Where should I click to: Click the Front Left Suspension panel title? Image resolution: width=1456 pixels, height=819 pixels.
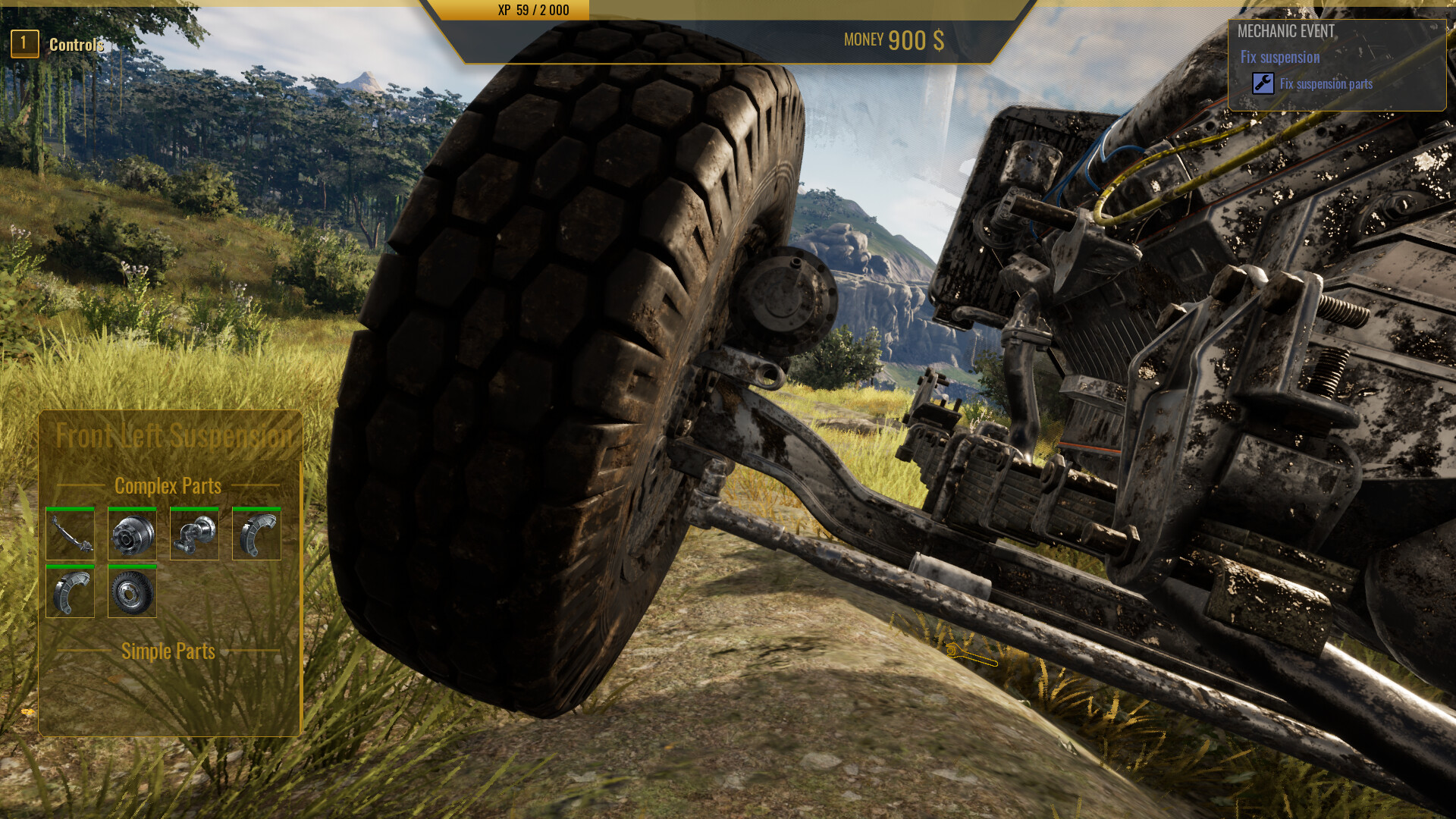coord(176,435)
